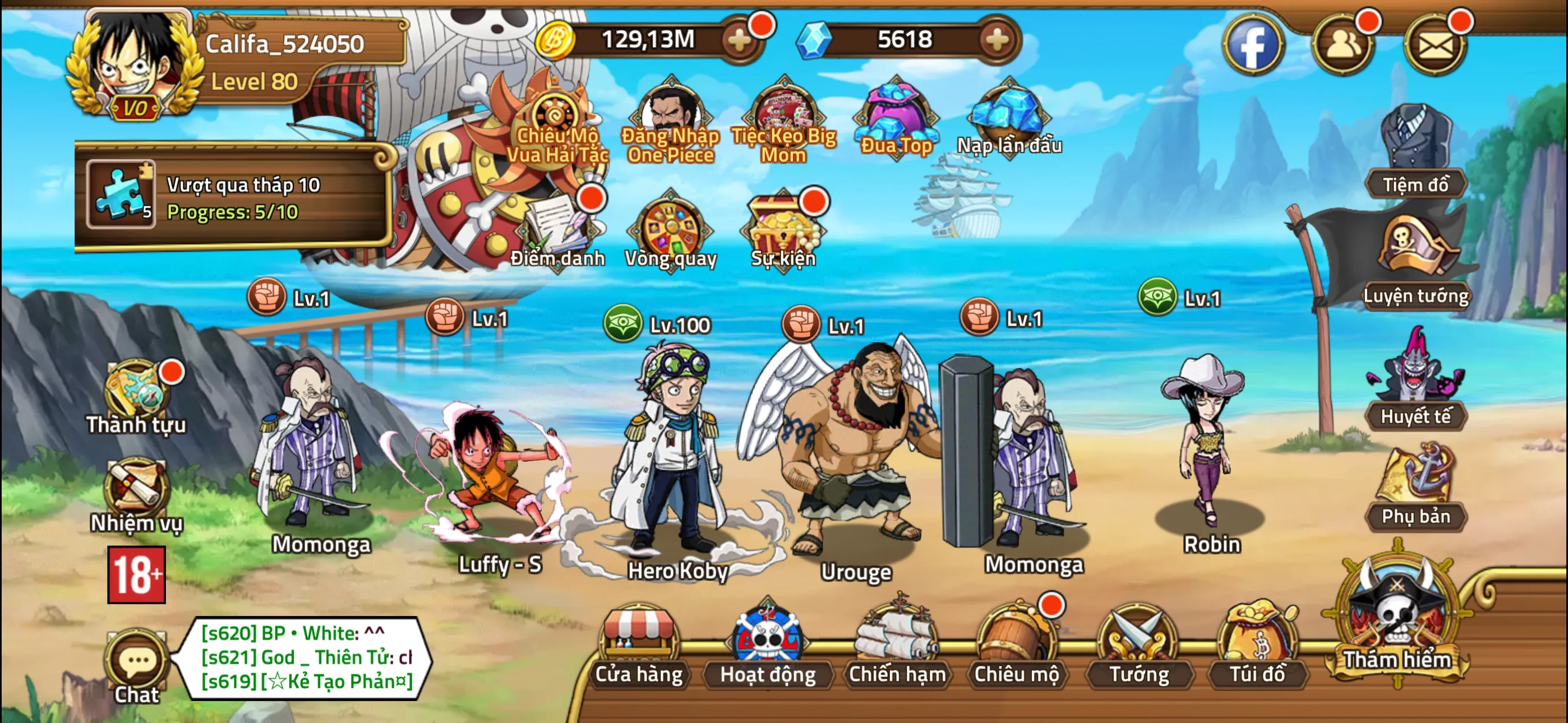This screenshot has width=1568, height=723.
Task: Open the mail envelope inbox
Action: click(1435, 45)
